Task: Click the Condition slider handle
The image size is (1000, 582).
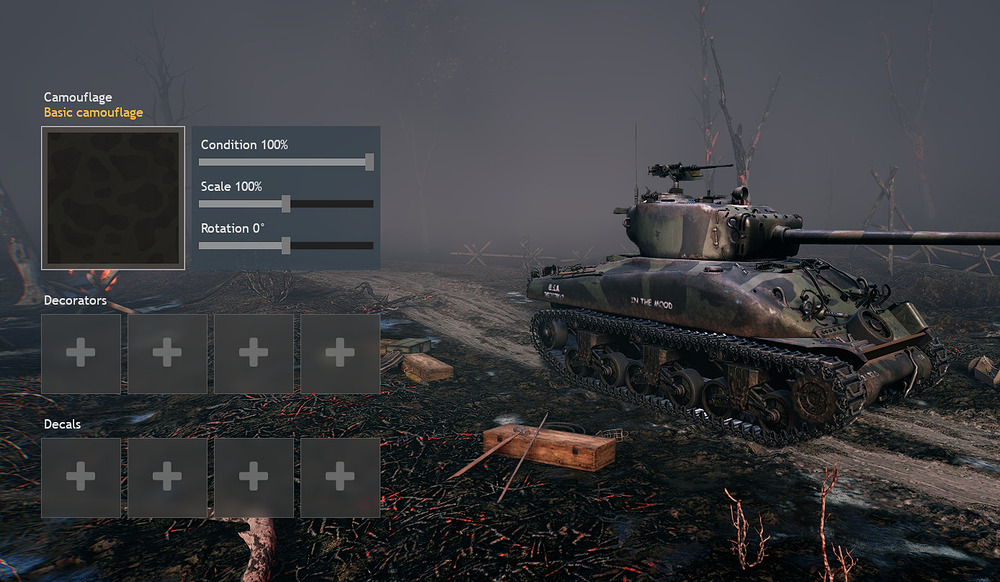Action: (x=369, y=162)
